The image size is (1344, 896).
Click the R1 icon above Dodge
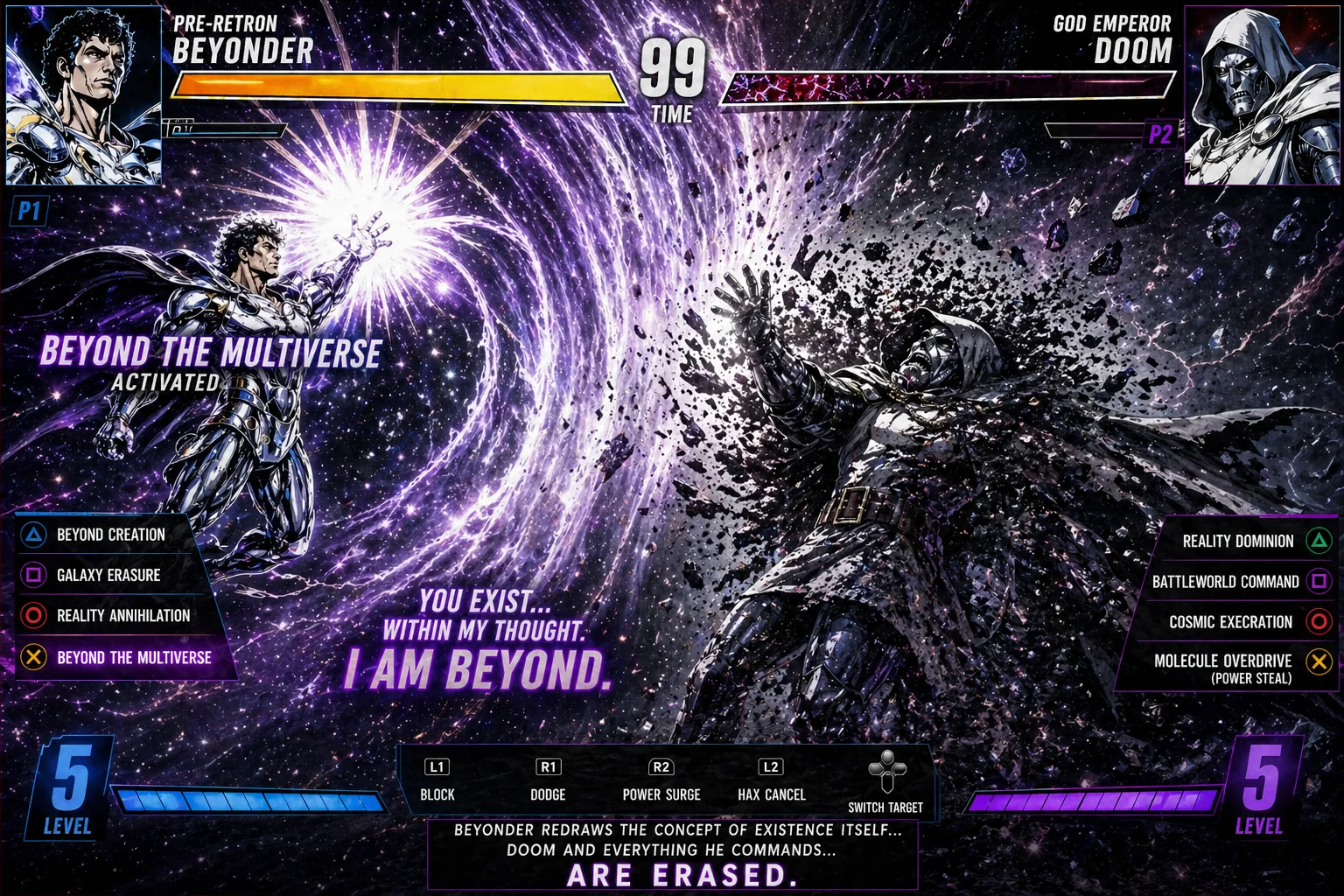549,765
